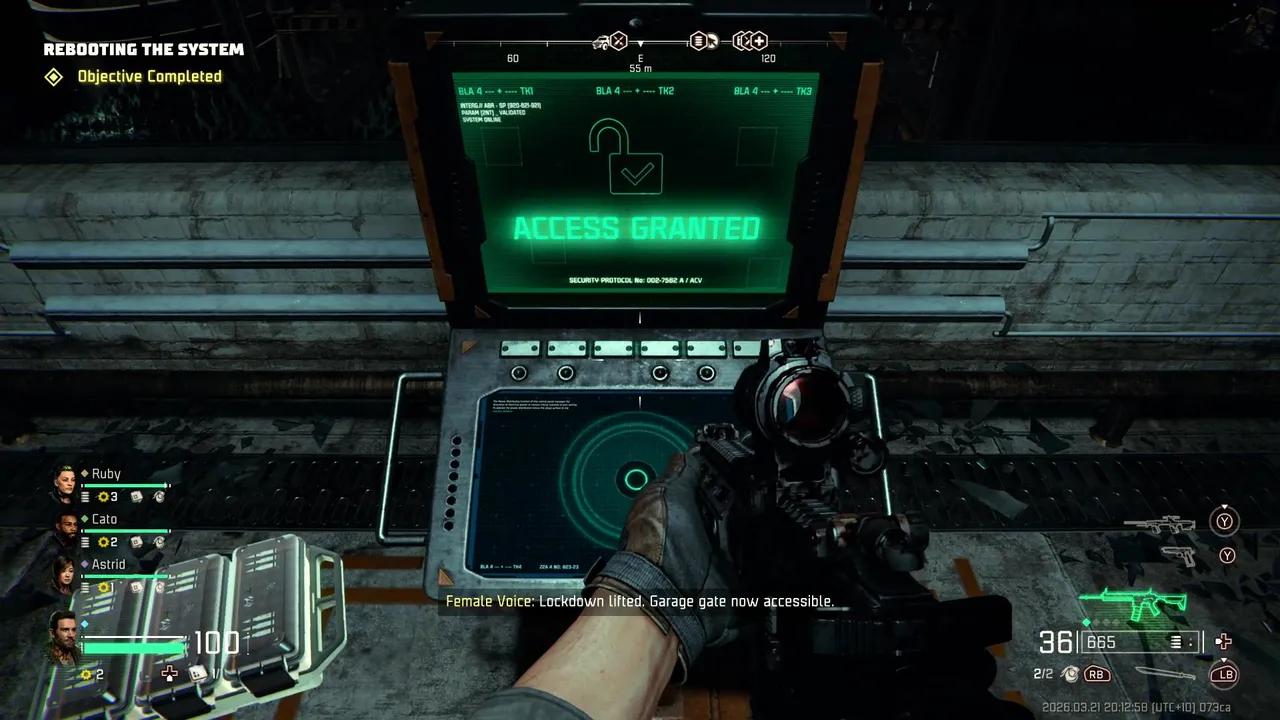This screenshot has width=1280, height=720.
Task: Click your own bearded character portrait
Action: 62,638
